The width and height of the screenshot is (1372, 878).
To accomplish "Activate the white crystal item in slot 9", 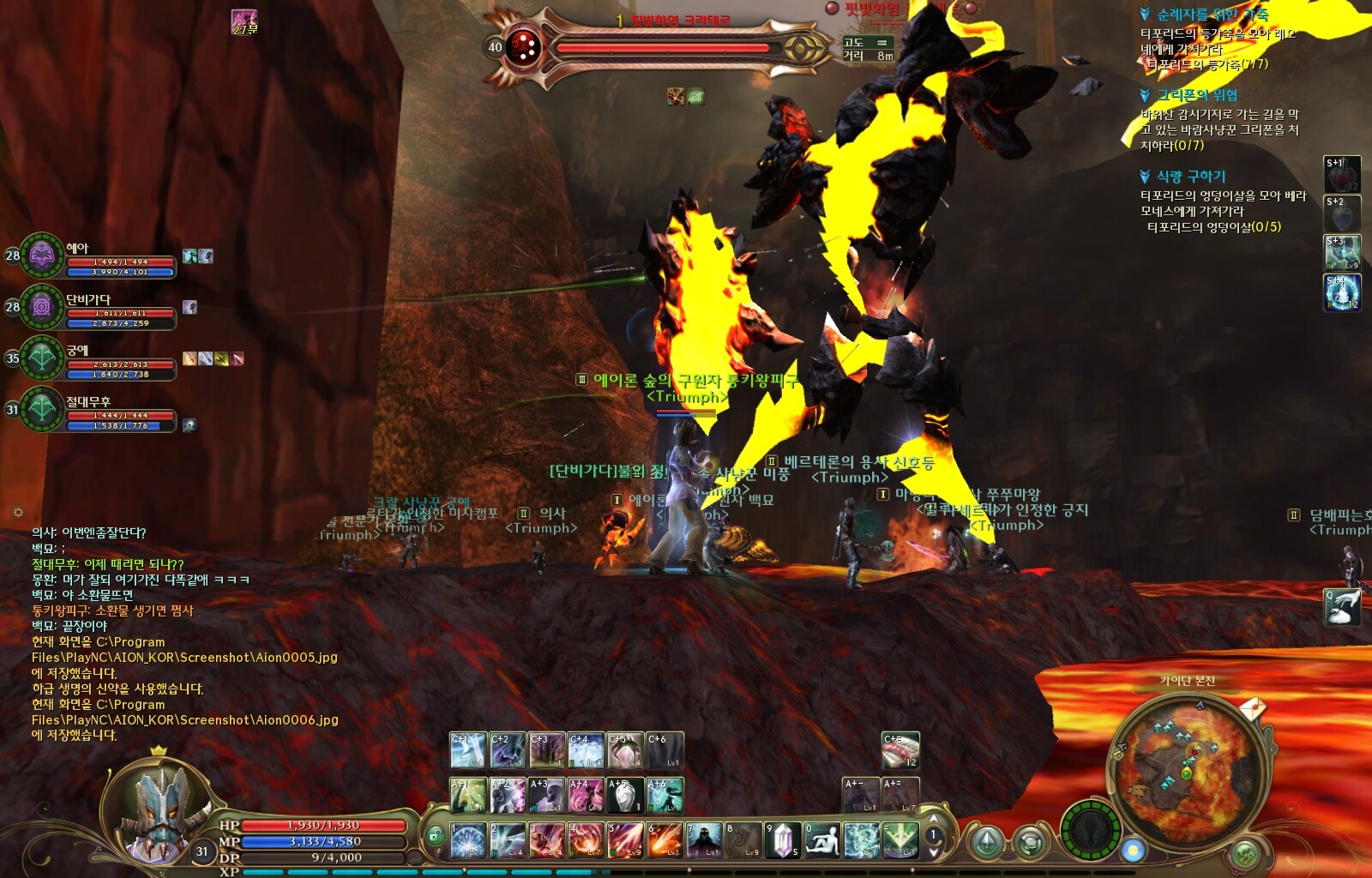I will (782, 840).
